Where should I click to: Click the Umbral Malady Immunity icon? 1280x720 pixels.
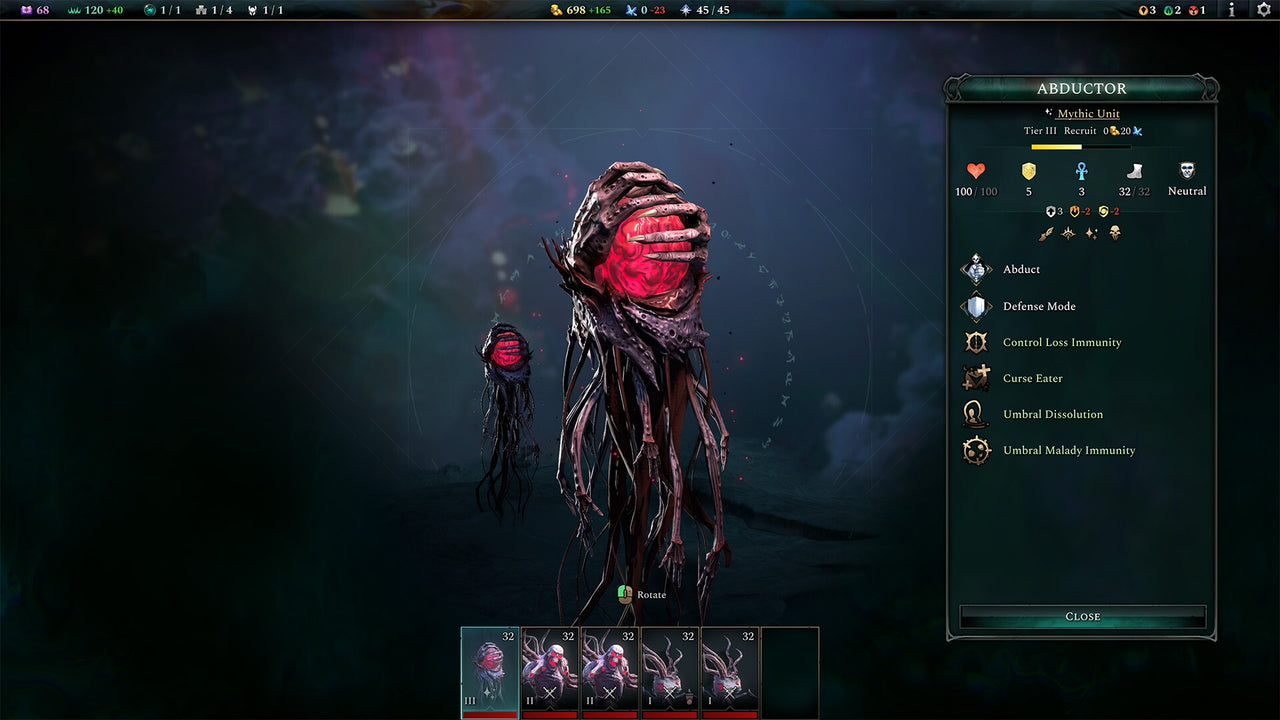point(975,450)
